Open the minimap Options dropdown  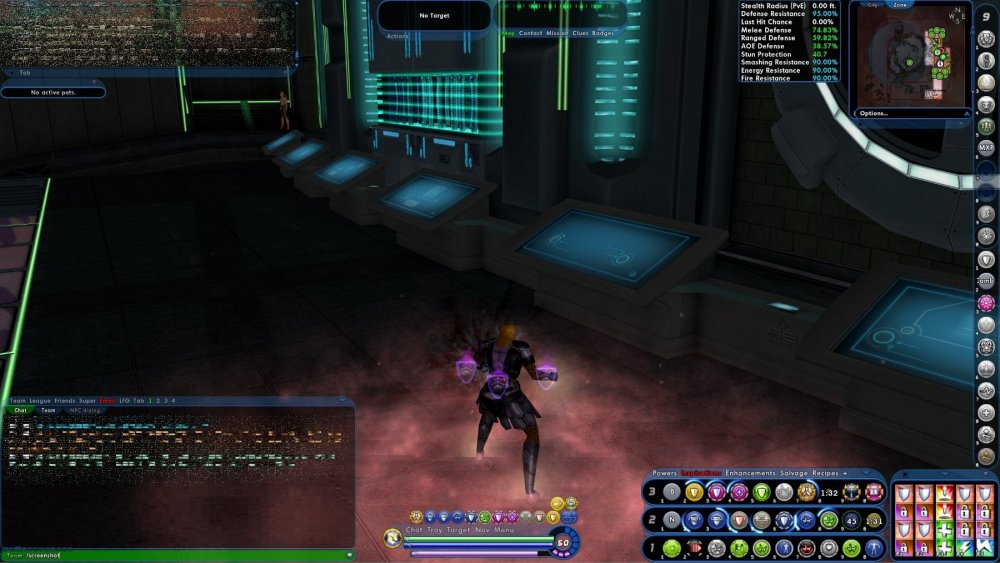click(x=873, y=113)
